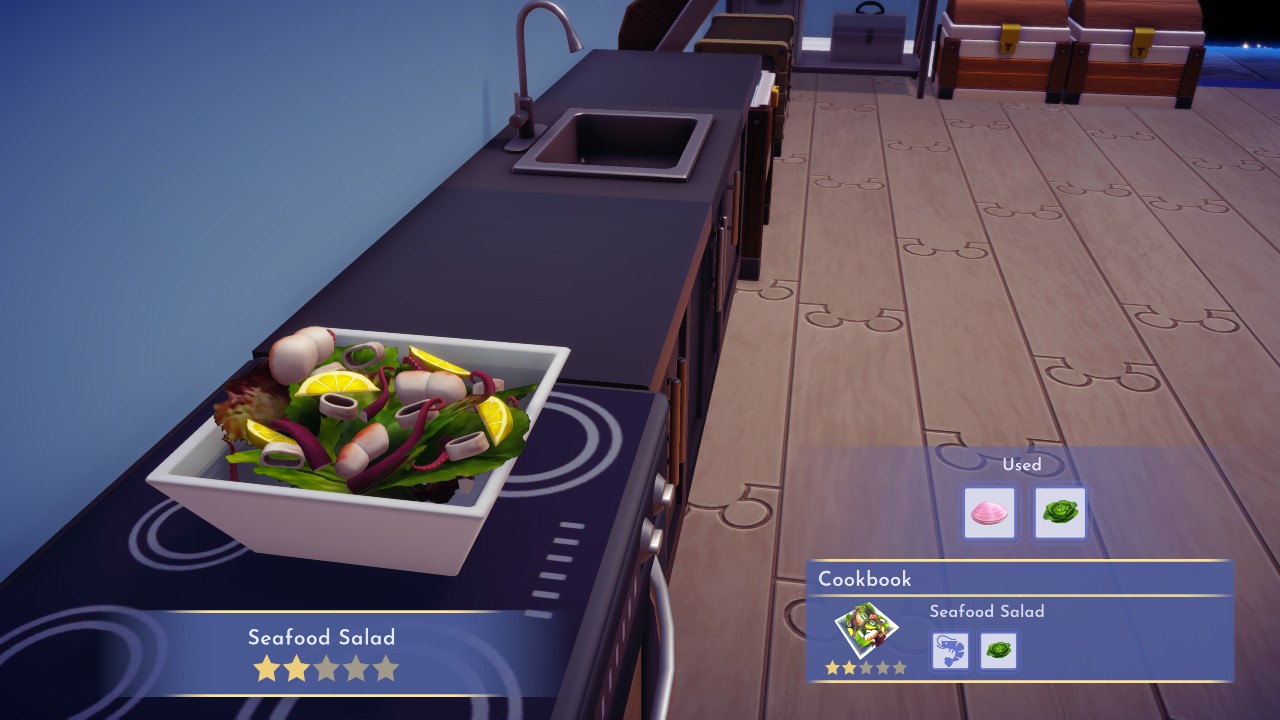Viewport: 1280px width, 720px height.
Task: Select the lettuce ingredient icon under Used
Action: (1058, 512)
